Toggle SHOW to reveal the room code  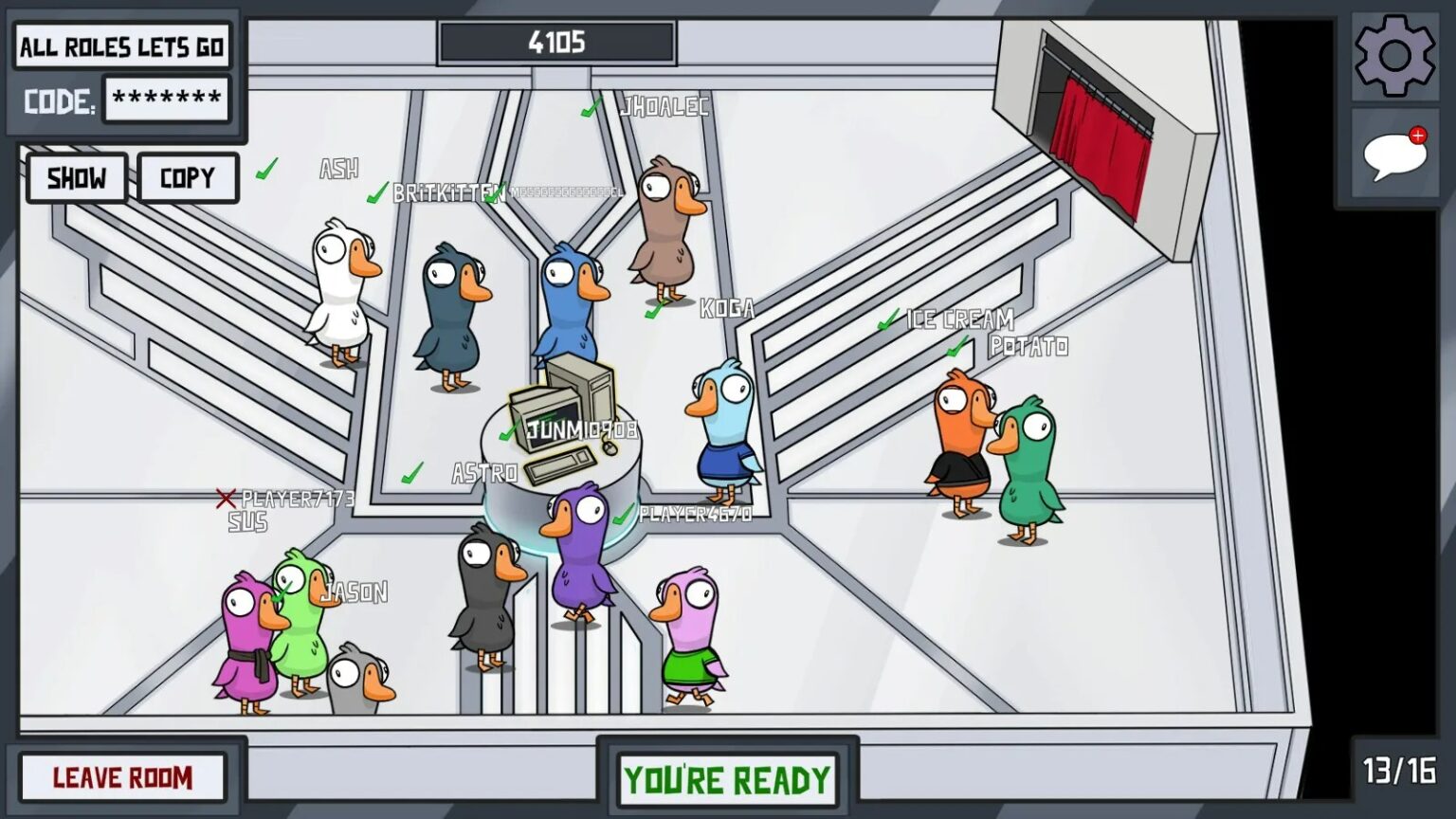[76, 177]
